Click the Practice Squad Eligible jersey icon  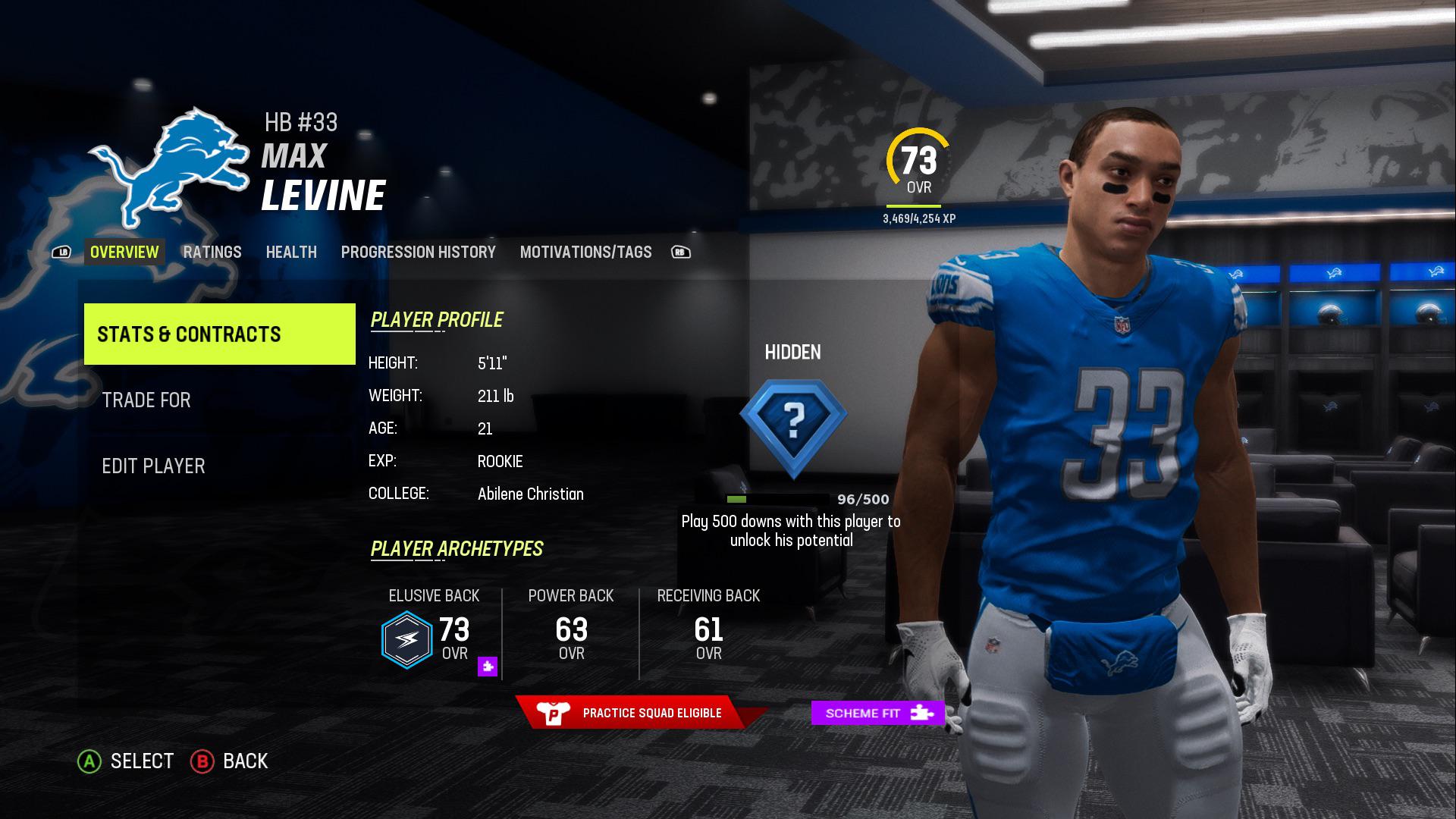554,712
